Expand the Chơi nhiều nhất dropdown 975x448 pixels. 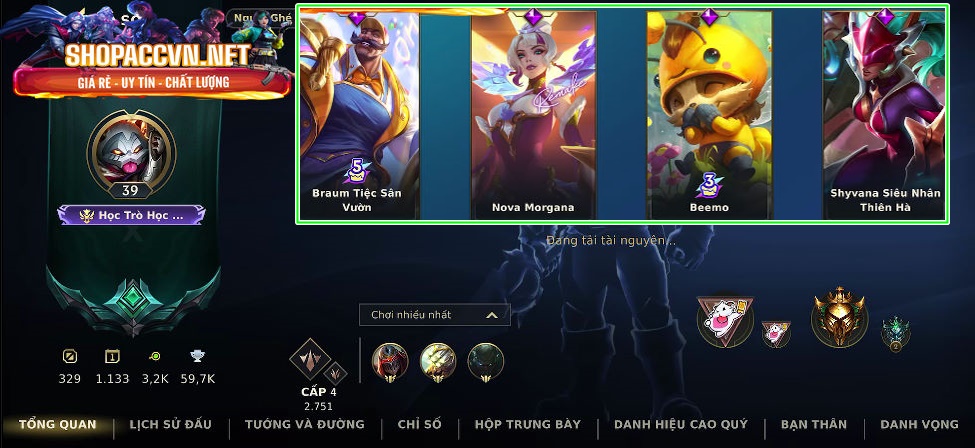tap(435, 315)
